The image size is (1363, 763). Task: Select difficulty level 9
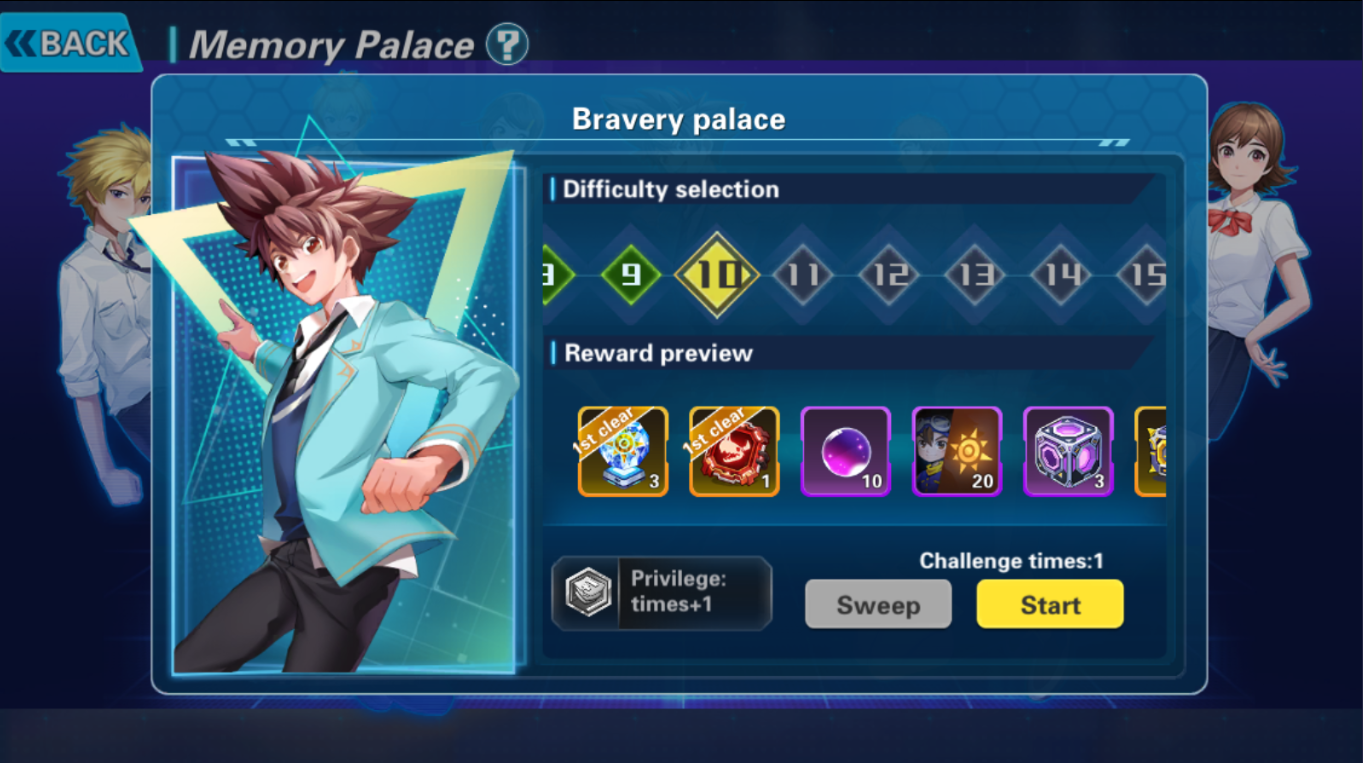pyautogui.click(x=631, y=274)
